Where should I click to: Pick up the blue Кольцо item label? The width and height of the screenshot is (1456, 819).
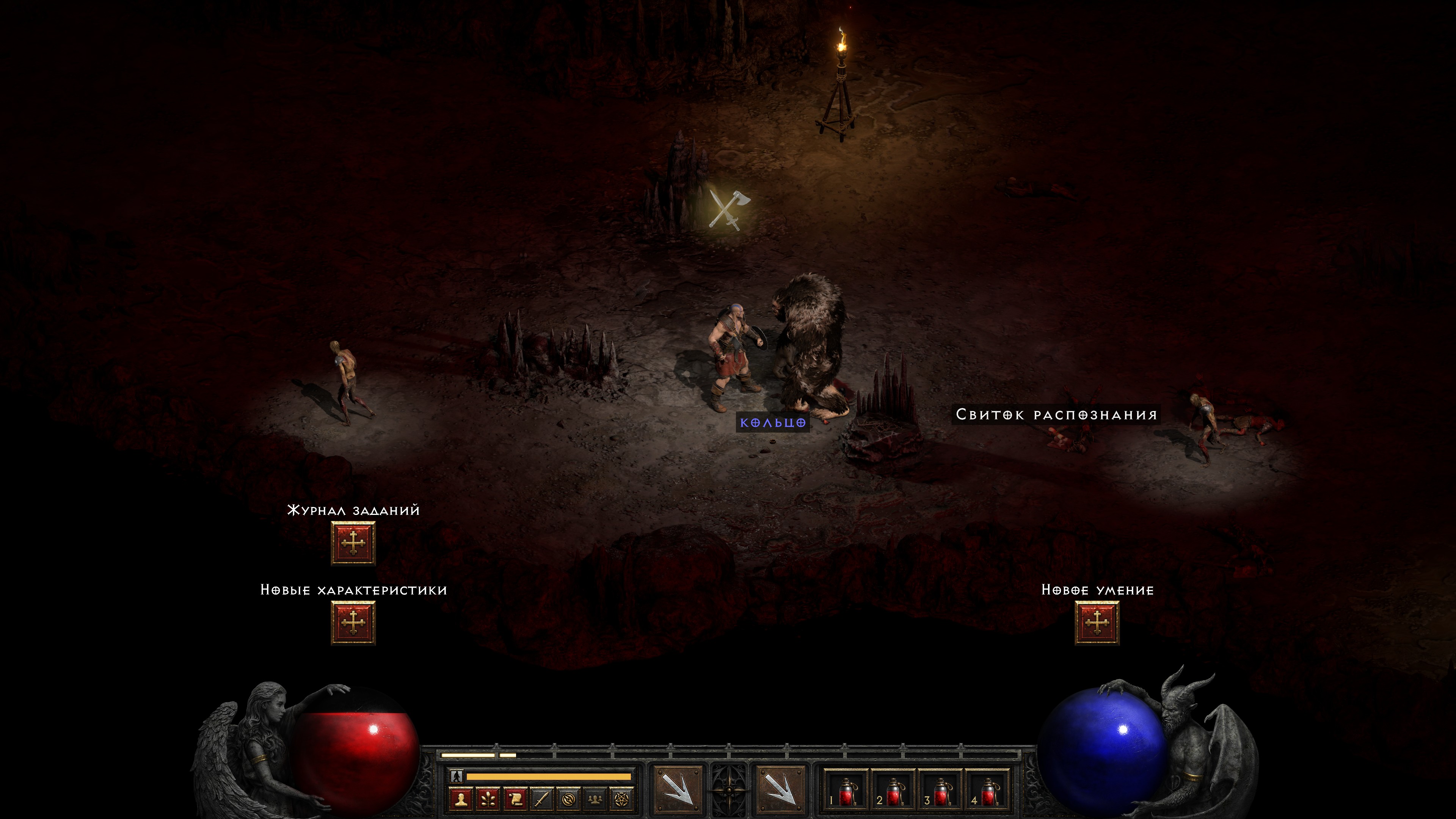773,423
